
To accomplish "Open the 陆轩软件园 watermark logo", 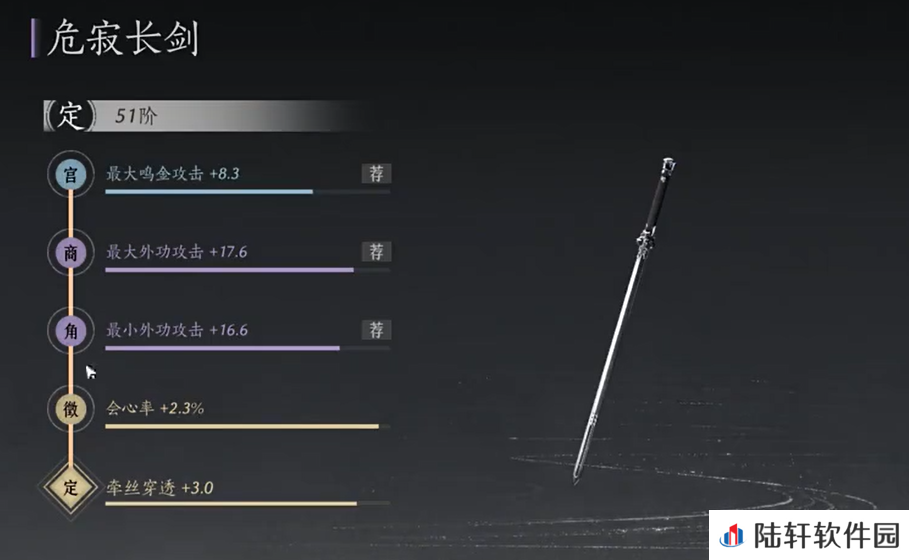I will coord(810,535).
